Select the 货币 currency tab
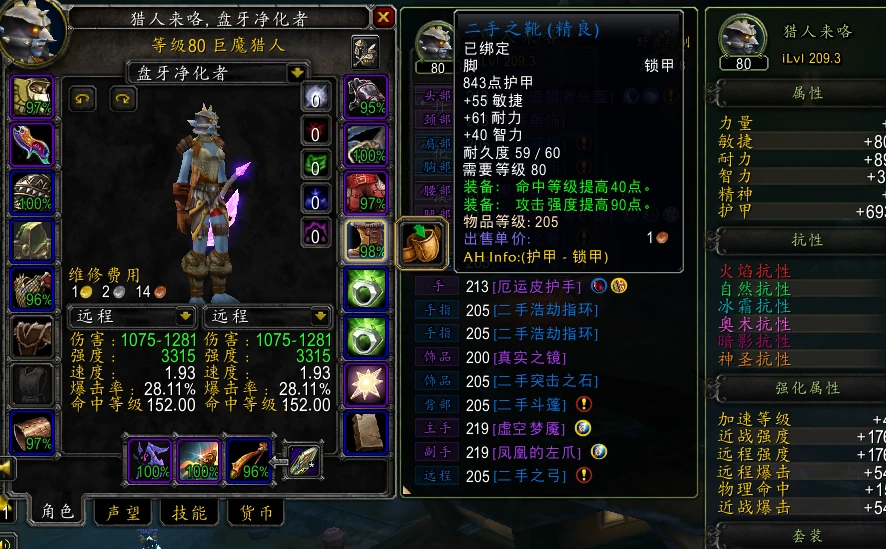The image size is (886, 549). 256,512
